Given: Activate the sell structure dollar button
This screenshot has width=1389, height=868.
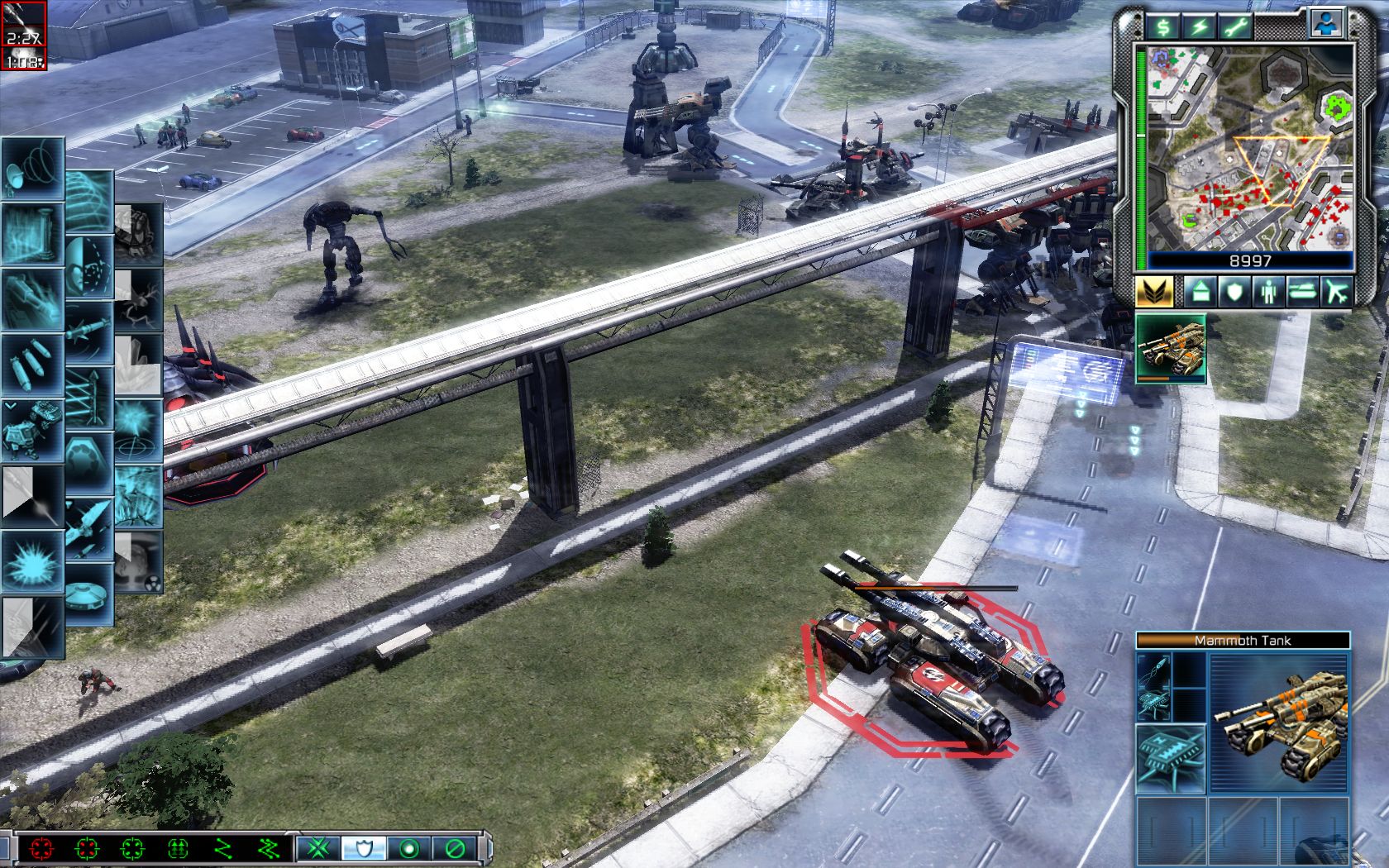Looking at the screenshot, I should 1162,26.
